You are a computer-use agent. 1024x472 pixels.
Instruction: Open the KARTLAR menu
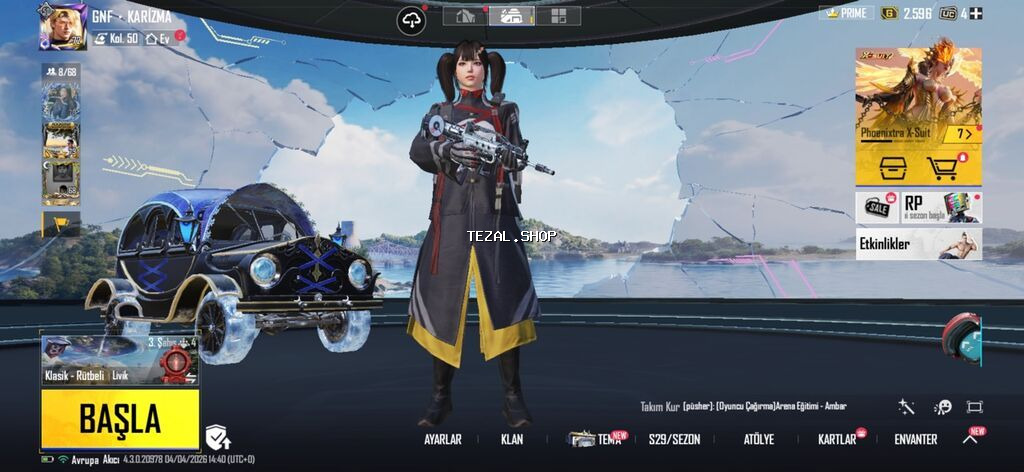838,439
